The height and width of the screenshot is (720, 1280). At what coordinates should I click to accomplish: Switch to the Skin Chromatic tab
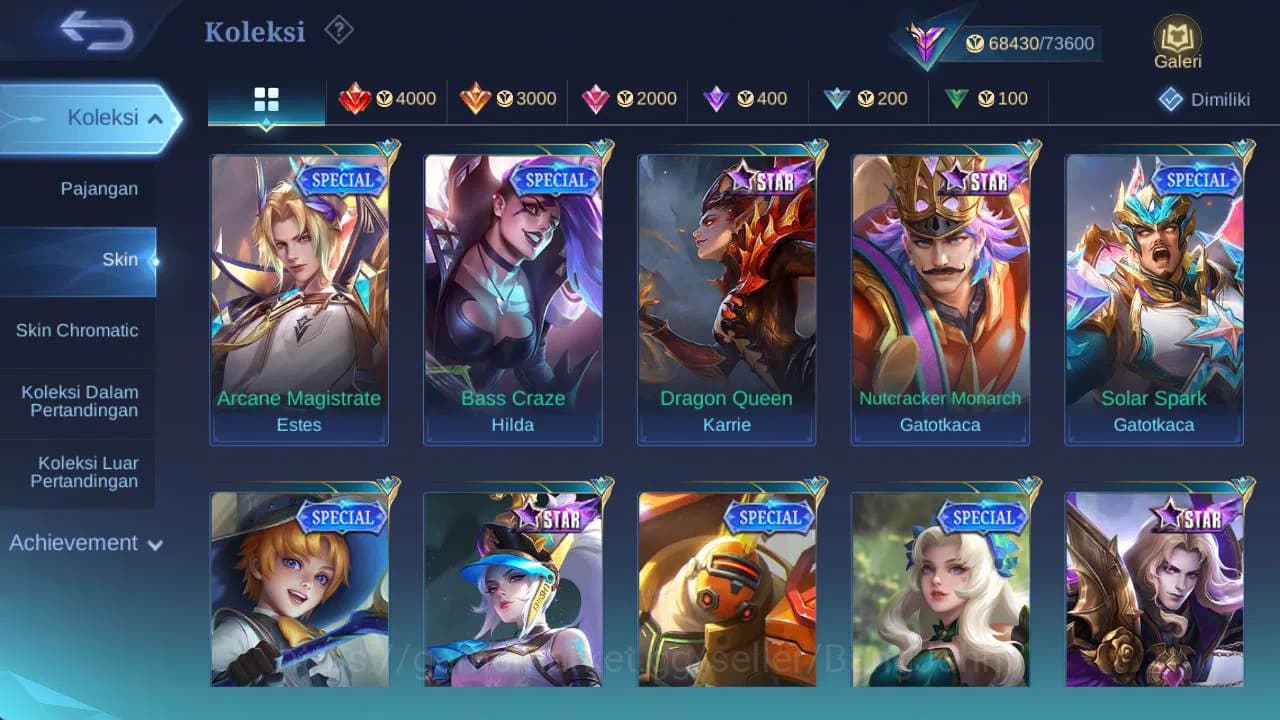coord(79,330)
